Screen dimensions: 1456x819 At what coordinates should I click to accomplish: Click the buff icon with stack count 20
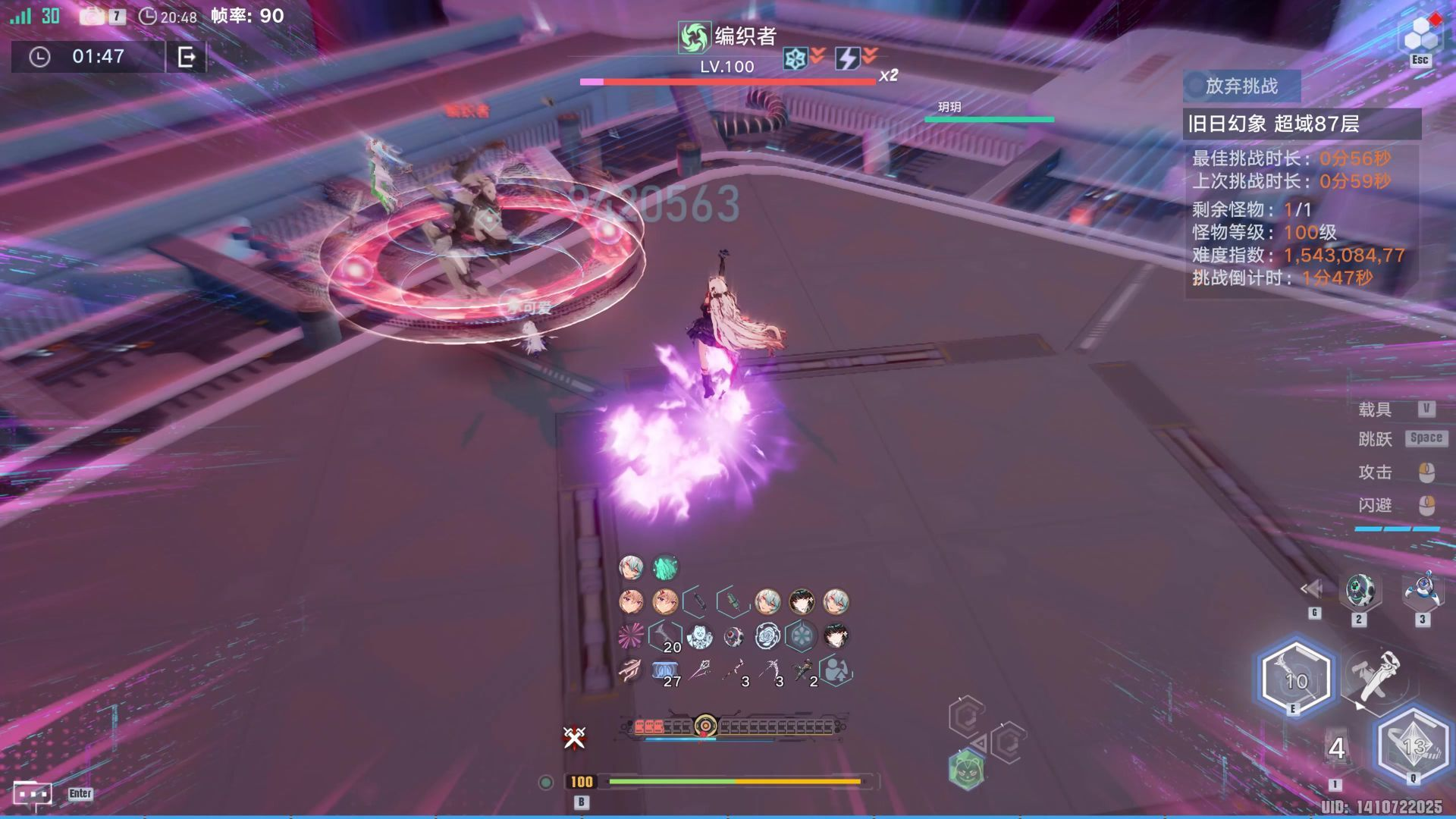pos(665,637)
